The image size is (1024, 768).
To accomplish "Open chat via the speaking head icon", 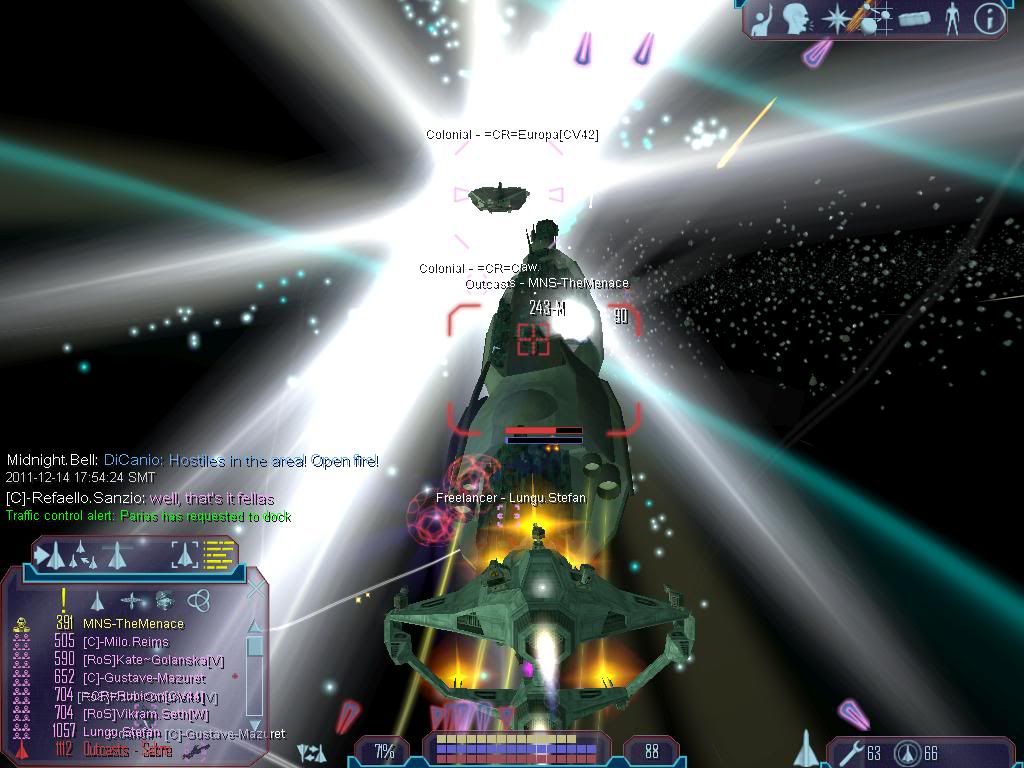I will pos(796,18).
